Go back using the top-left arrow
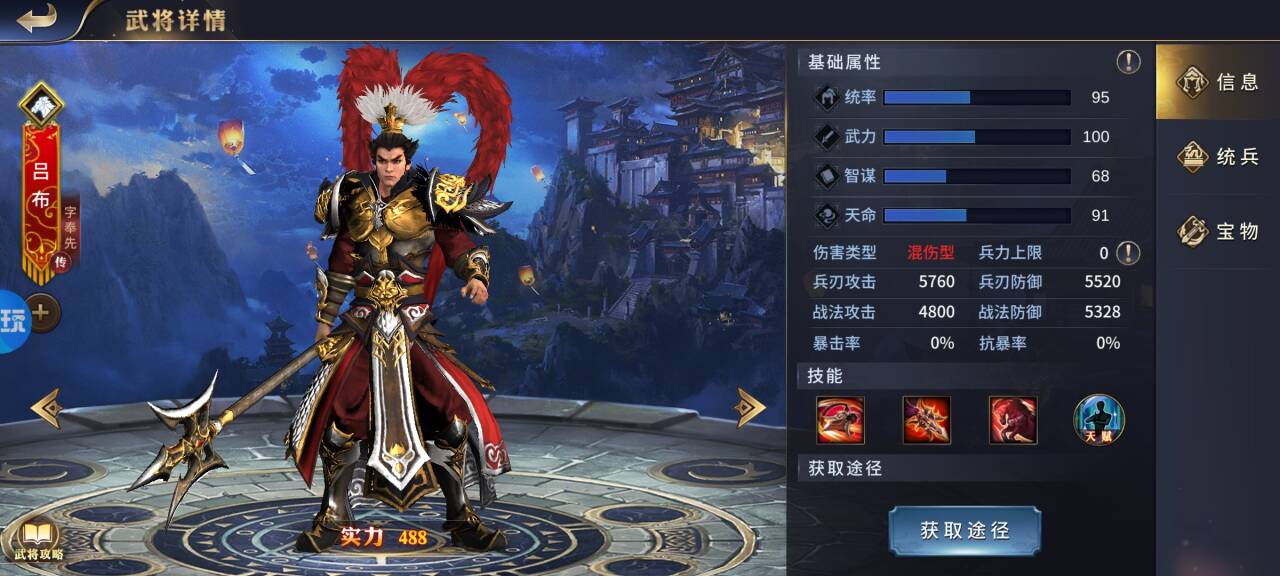The image size is (1280, 576). coord(37,18)
